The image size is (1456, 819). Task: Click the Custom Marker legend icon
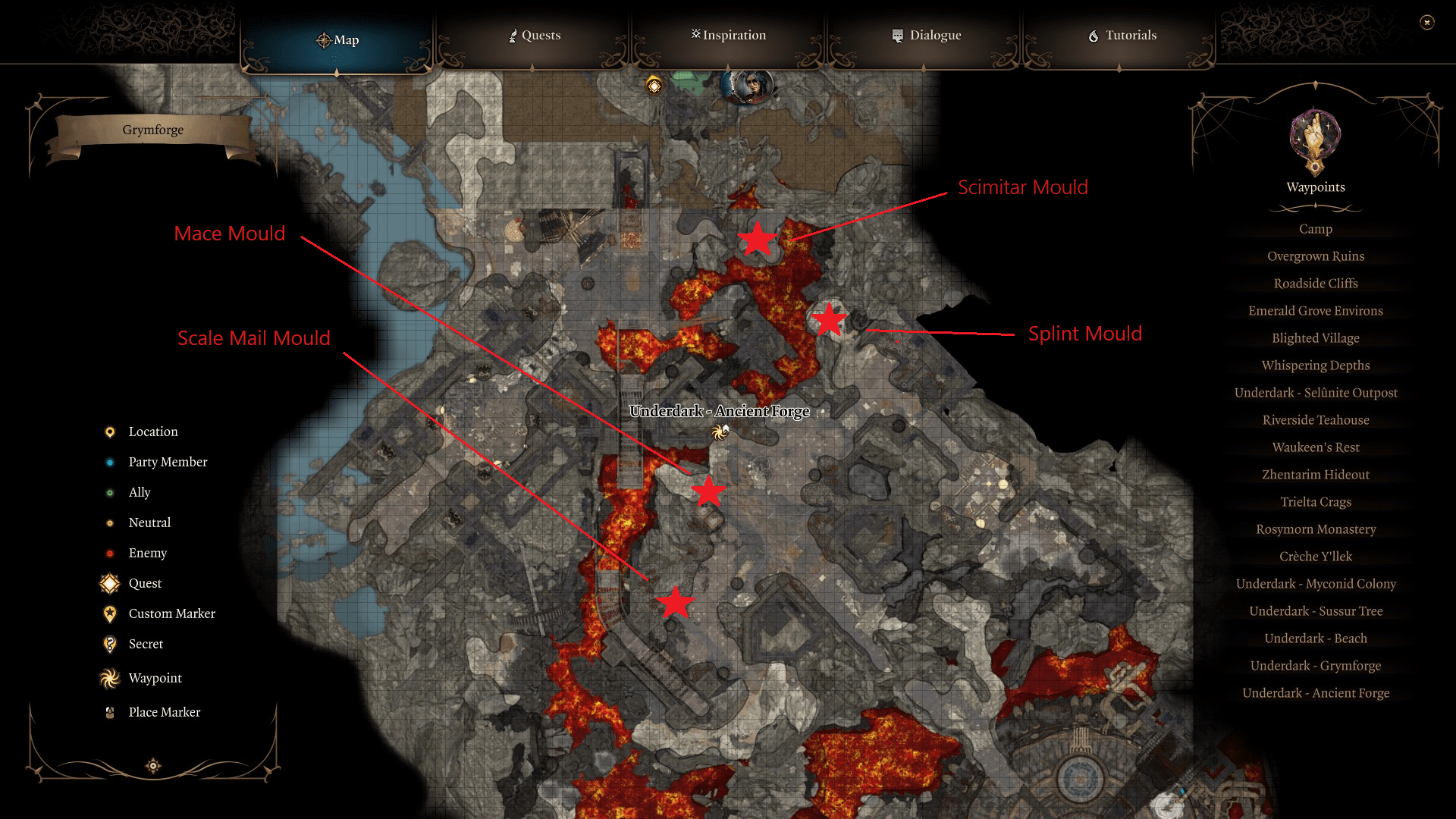tap(109, 613)
